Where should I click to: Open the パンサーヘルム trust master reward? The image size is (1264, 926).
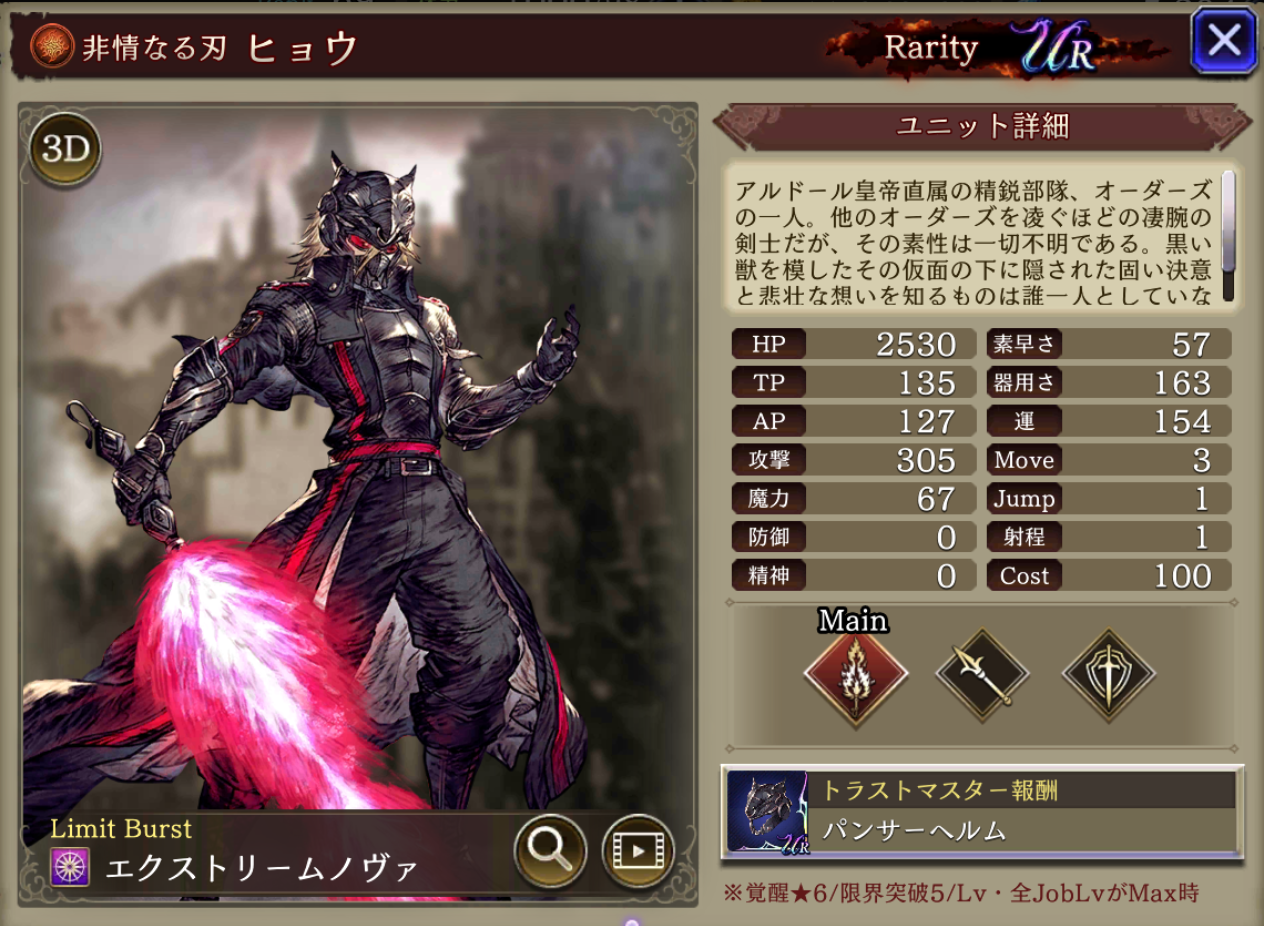pyautogui.click(x=981, y=811)
